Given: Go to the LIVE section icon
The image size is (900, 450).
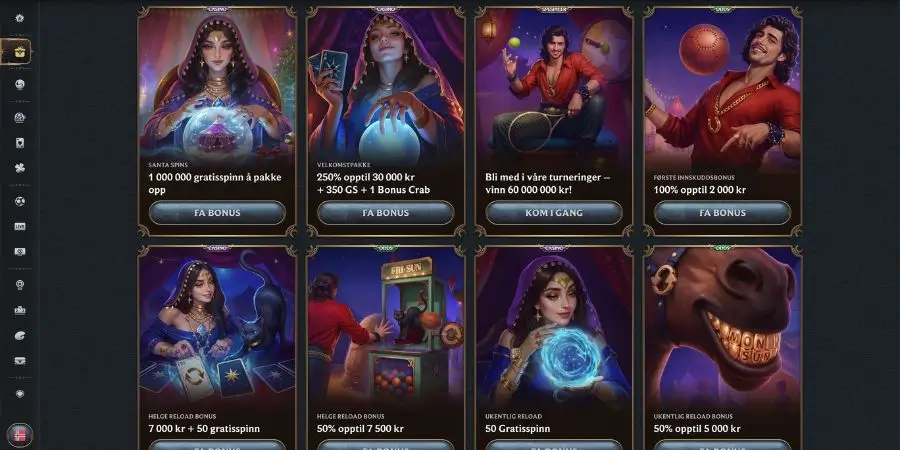Looking at the screenshot, I should pos(20,227).
